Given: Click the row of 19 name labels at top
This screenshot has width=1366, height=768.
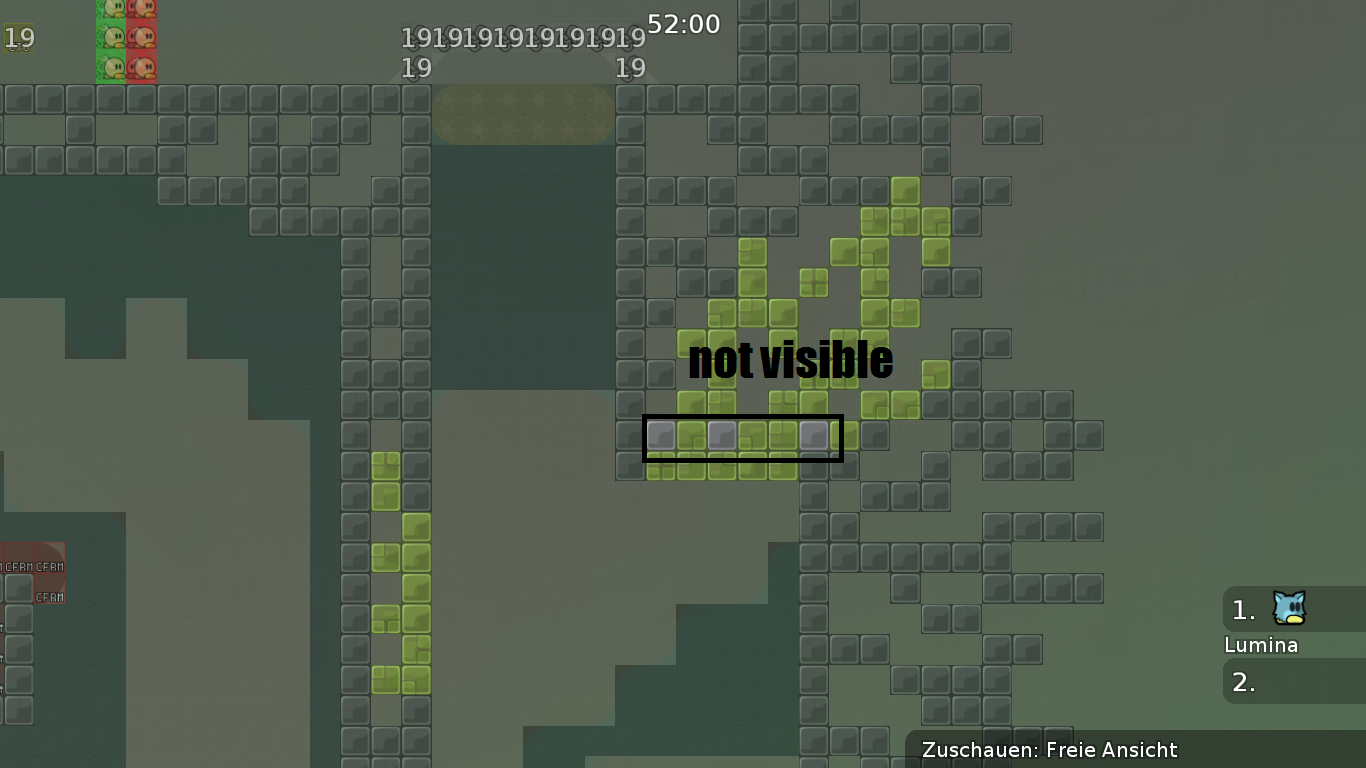Looking at the screenshot, I should pos(522,38).
